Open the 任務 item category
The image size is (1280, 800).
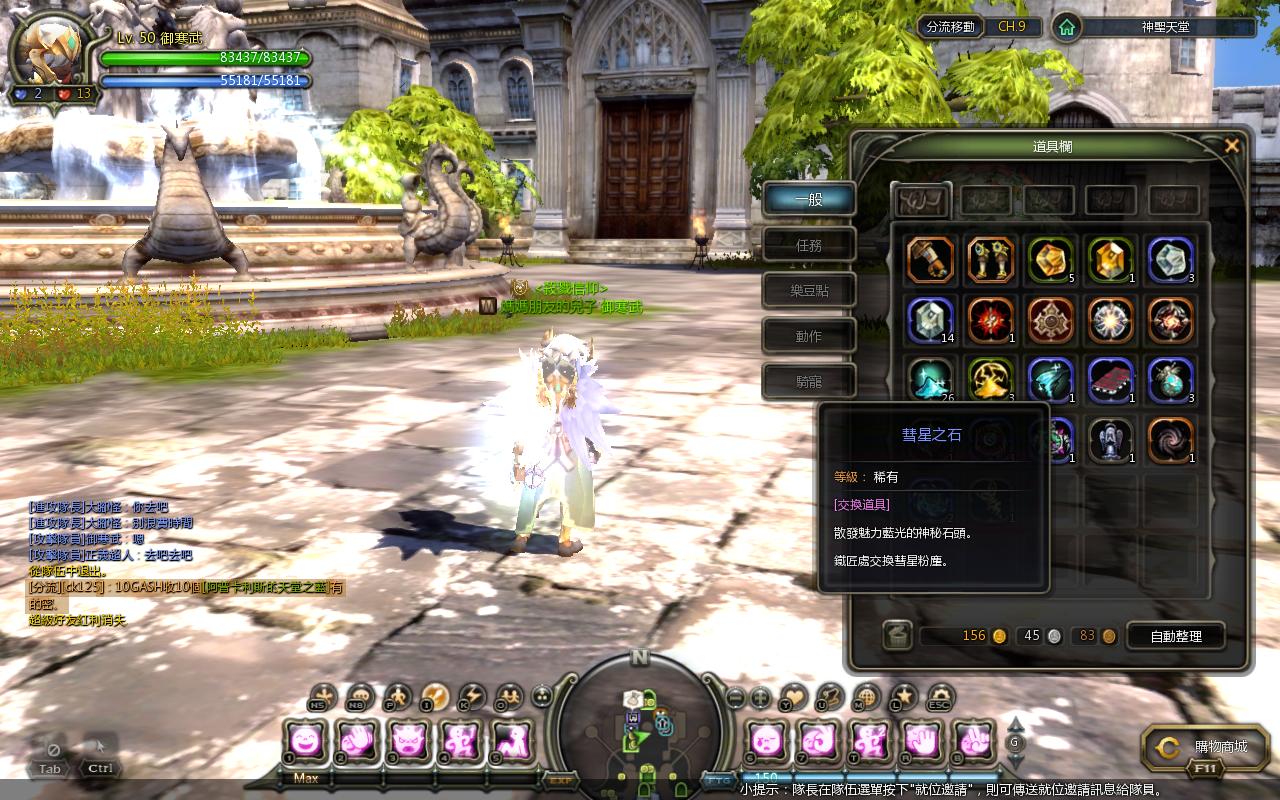pos(809,245)
